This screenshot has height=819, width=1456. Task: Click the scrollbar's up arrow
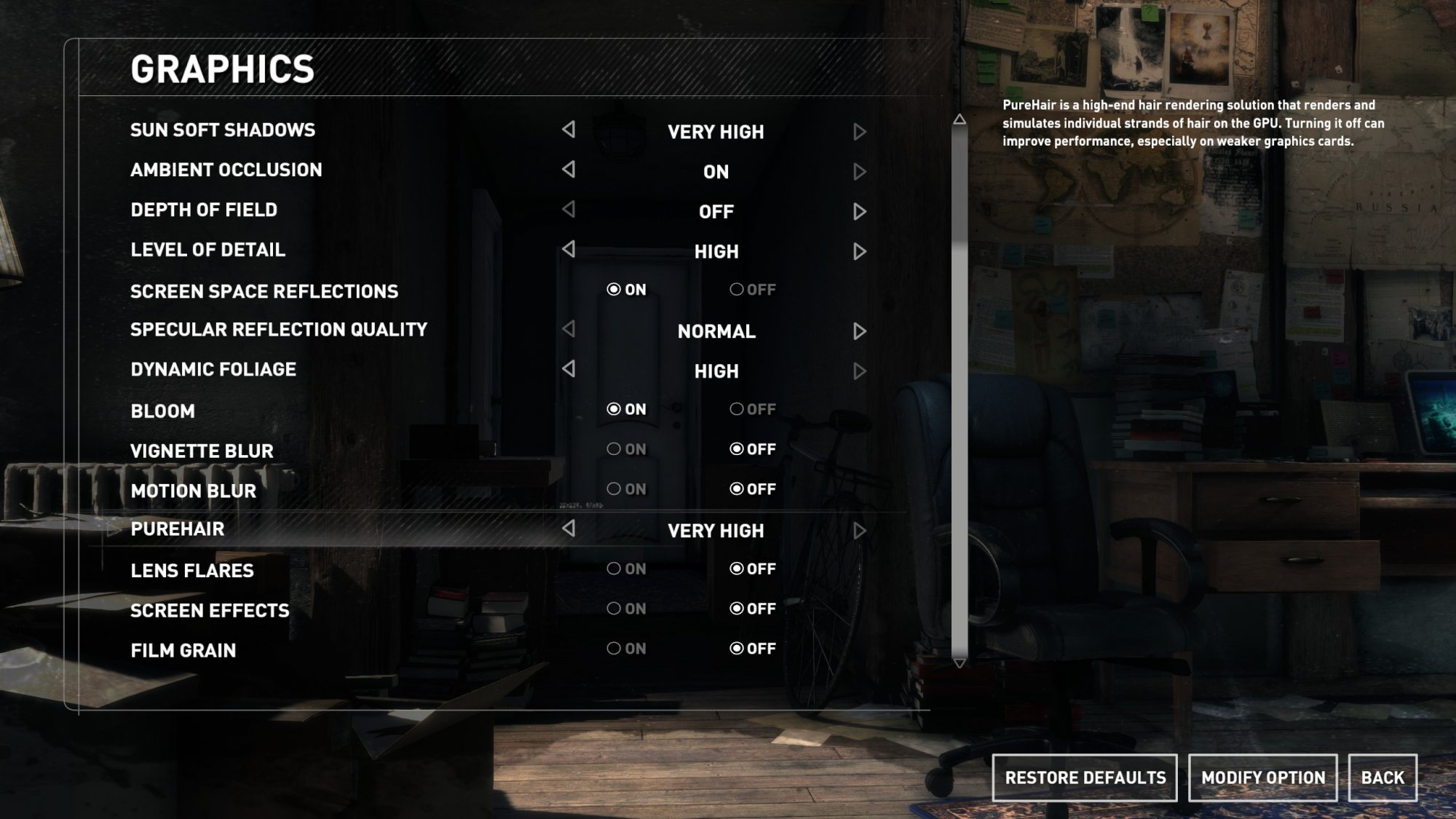(x=960, y=119)
